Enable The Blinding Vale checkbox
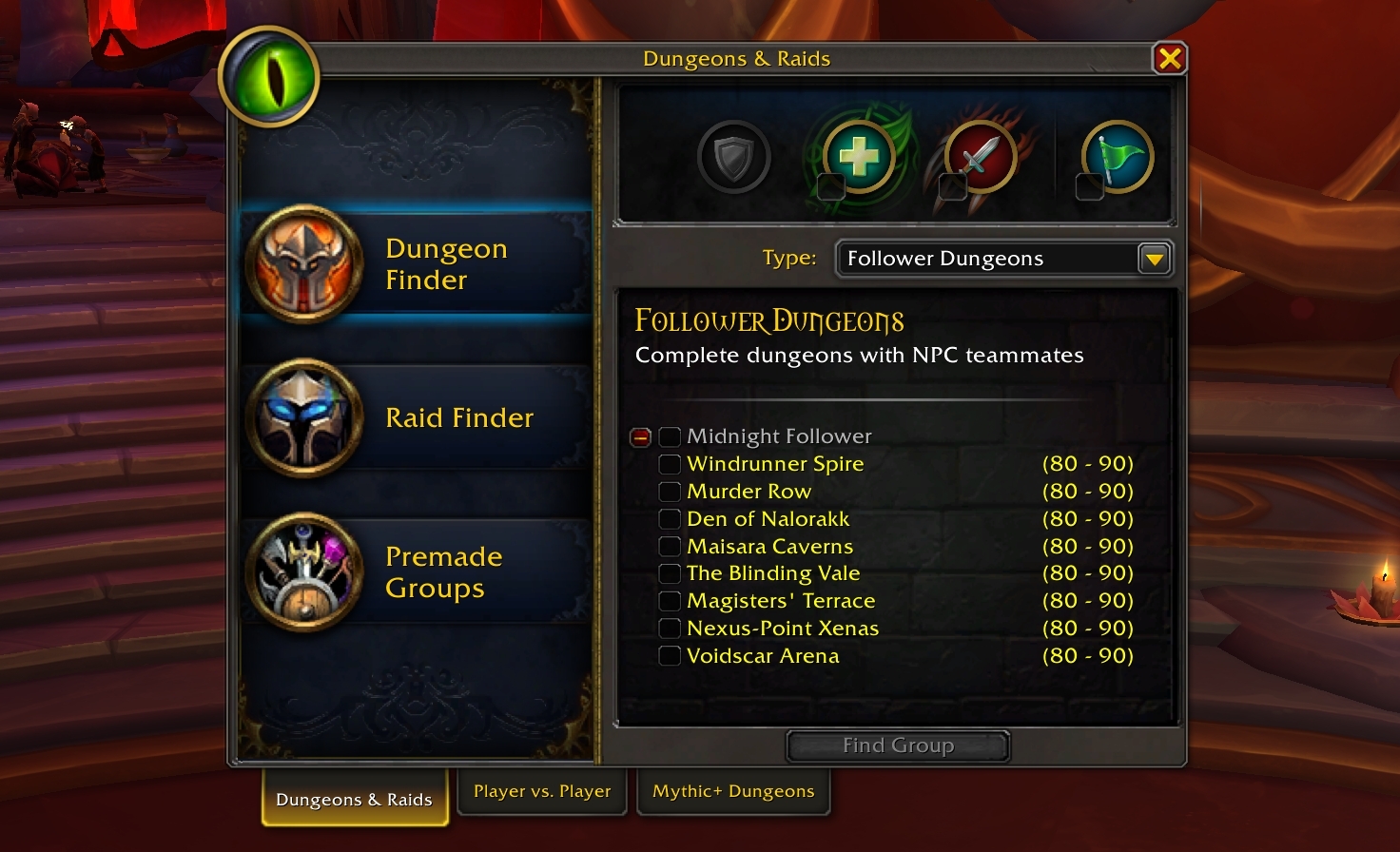Screen dimensions: 1400x852 point(670,573)
